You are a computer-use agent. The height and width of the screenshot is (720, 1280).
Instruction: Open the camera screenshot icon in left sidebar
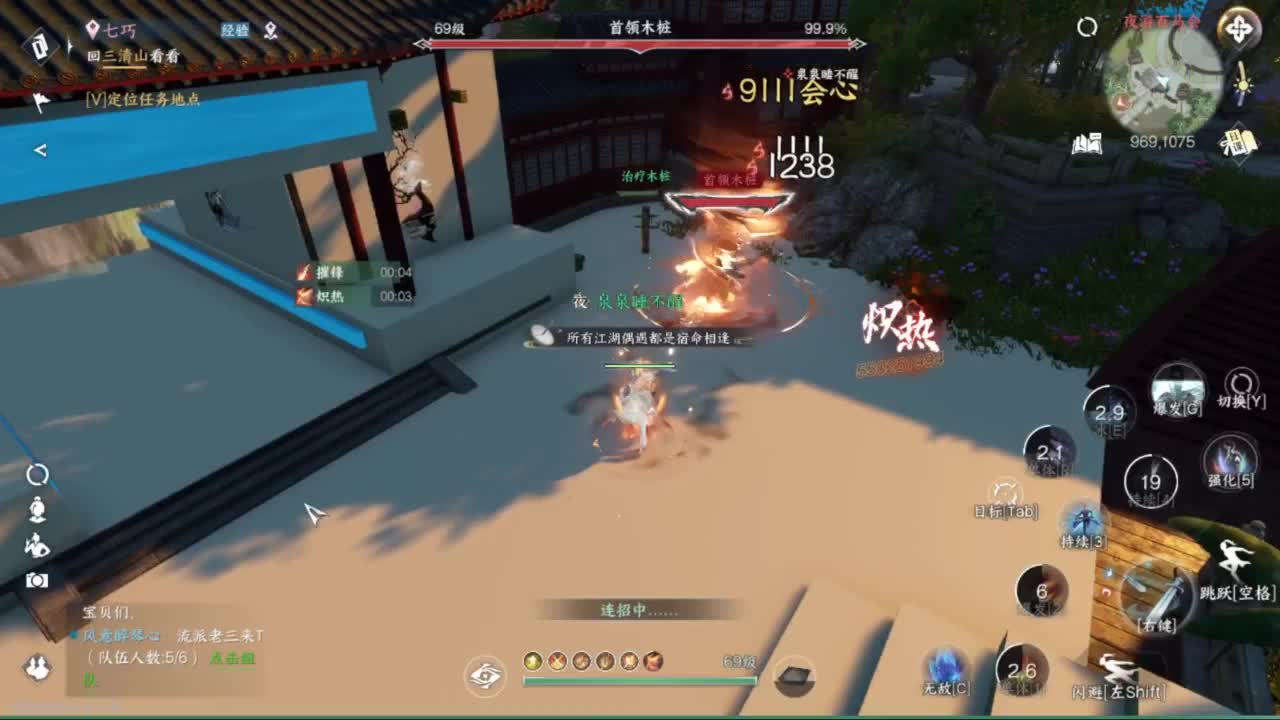(x=37, y=579)
